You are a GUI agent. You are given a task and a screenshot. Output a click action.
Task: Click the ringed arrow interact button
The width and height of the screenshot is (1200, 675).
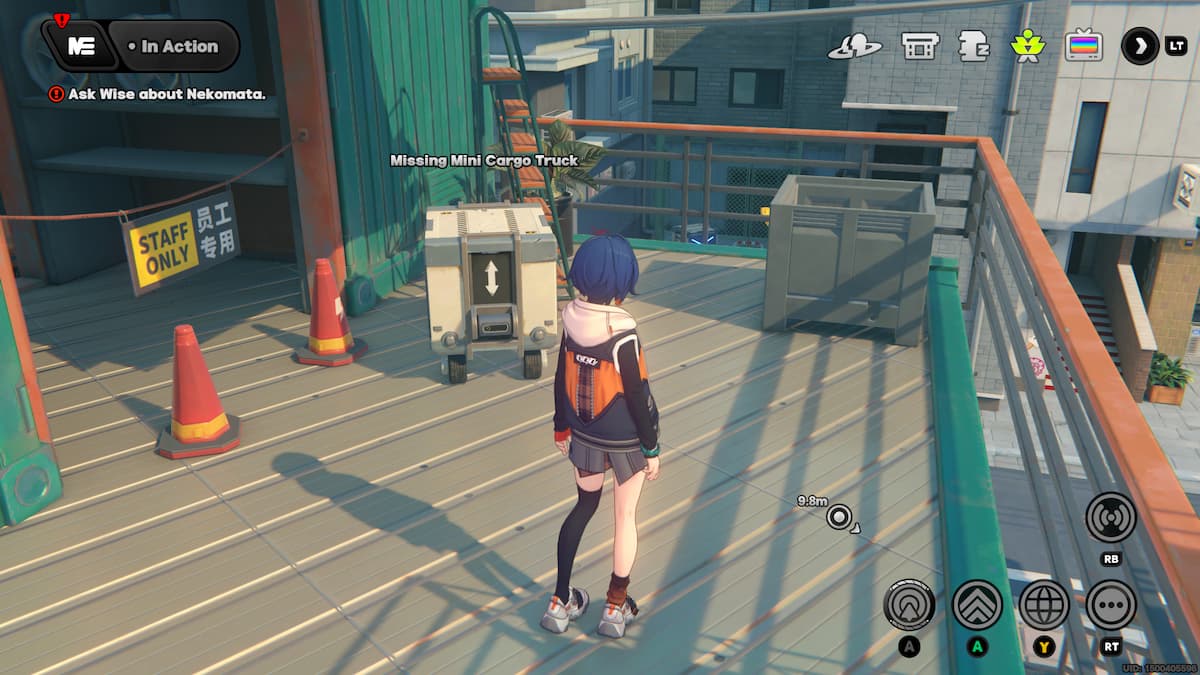909,605
